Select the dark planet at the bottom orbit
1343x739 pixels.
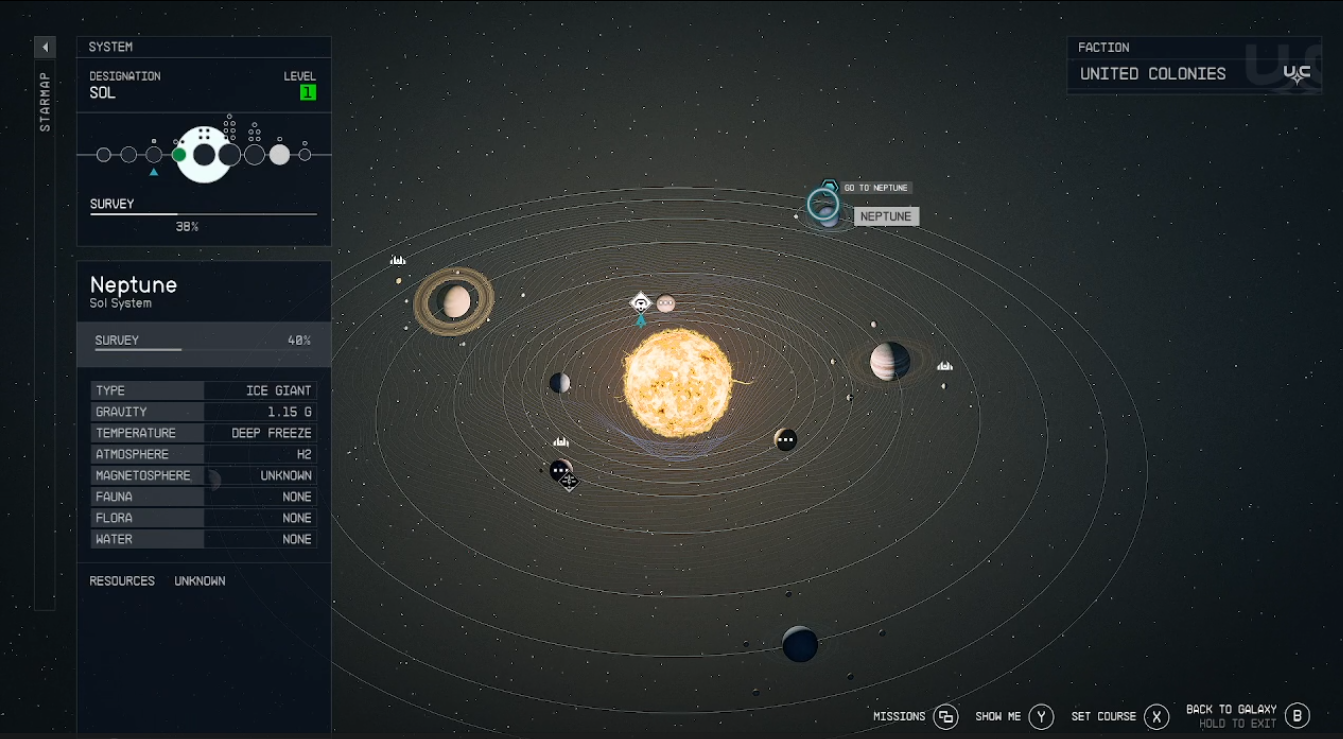tap(797, 644)
